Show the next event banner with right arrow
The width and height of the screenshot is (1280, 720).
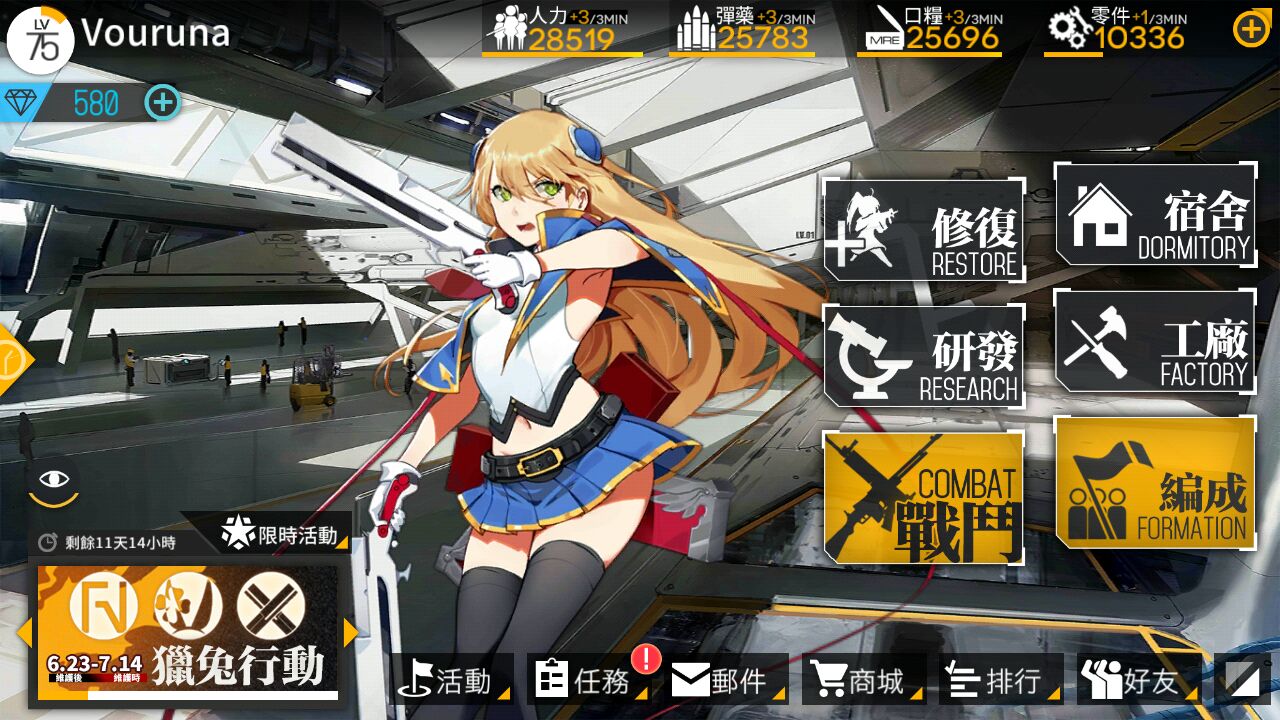tap(351, 632)
